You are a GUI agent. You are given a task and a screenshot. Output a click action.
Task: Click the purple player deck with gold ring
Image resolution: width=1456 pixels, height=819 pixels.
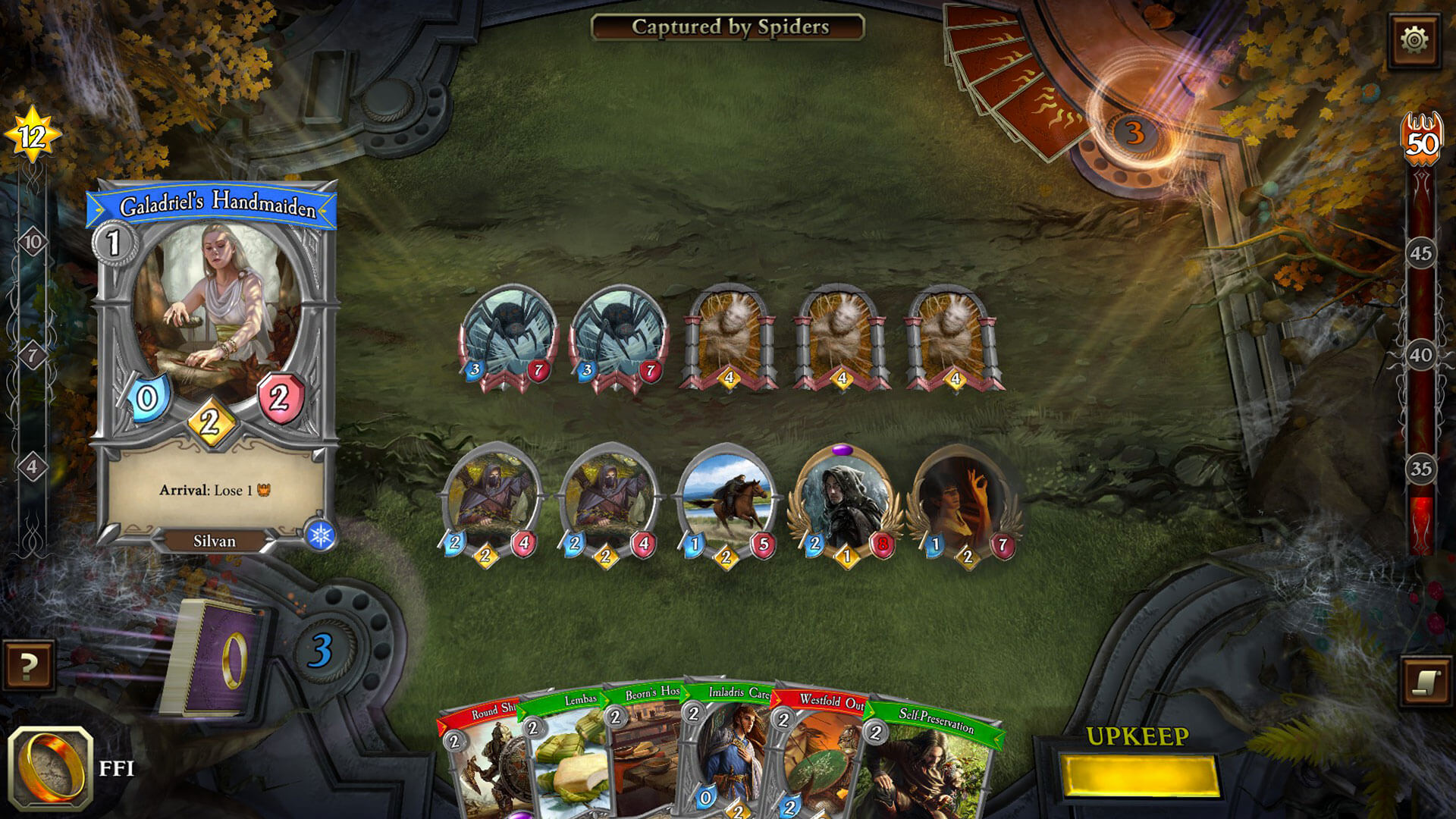click(x=212, y=658)
